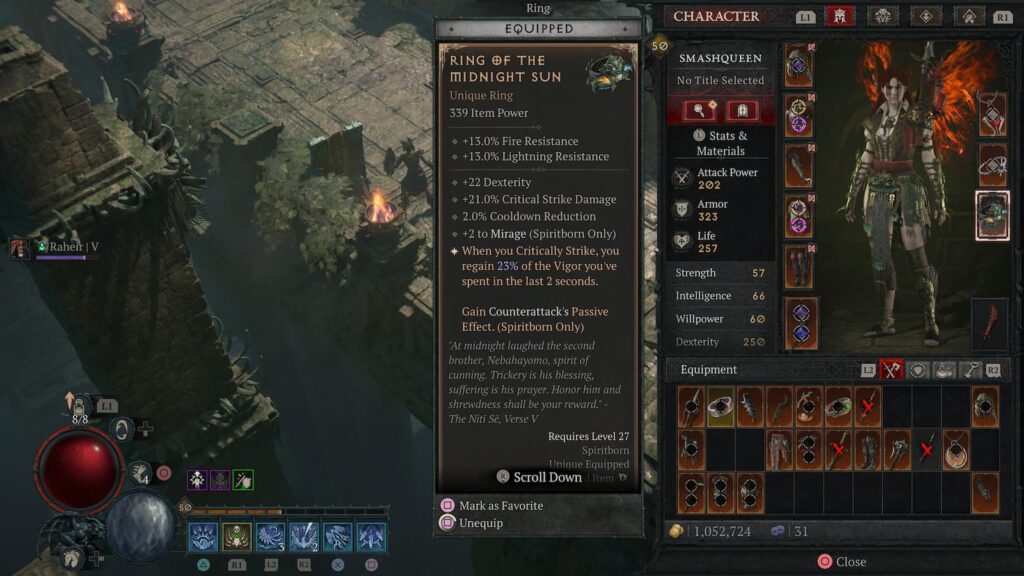The width and height of the screenshot is (1024, 576).
Task: Activate the green skull skill on the hotbar
Action: 237,537
